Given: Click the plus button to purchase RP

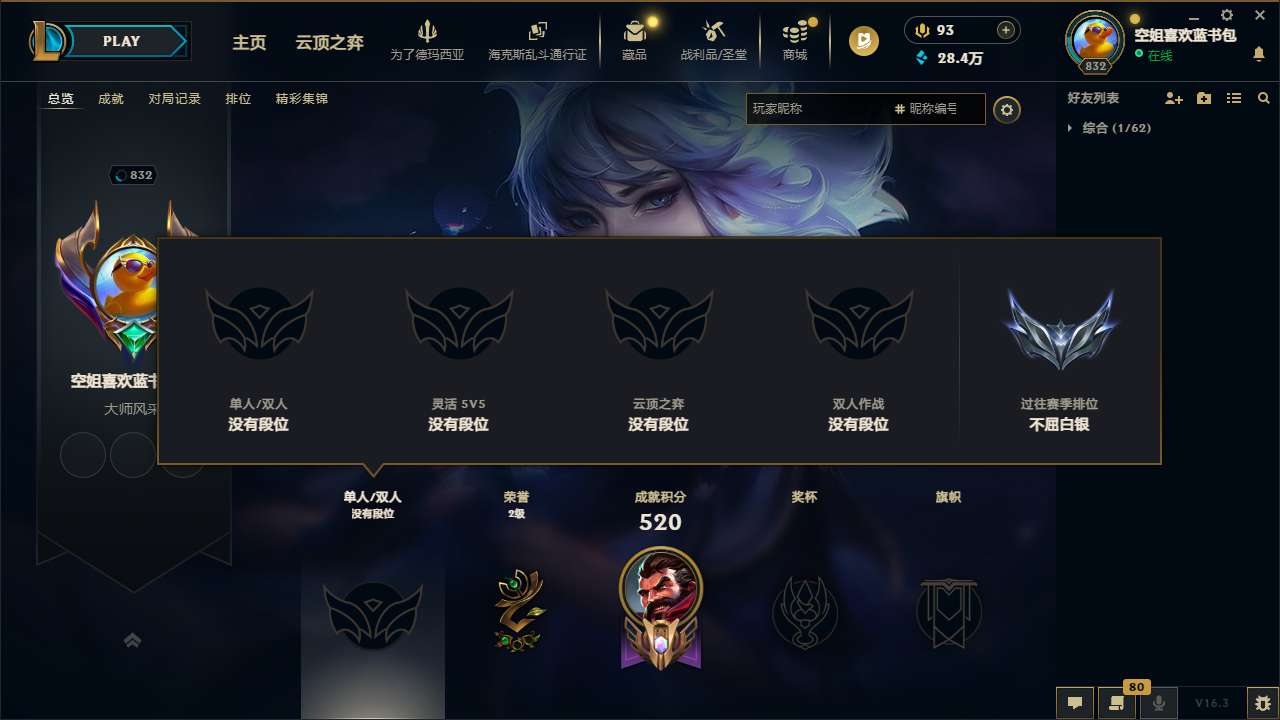Looking at the screenshot, I should click(x=1005, y=30).
